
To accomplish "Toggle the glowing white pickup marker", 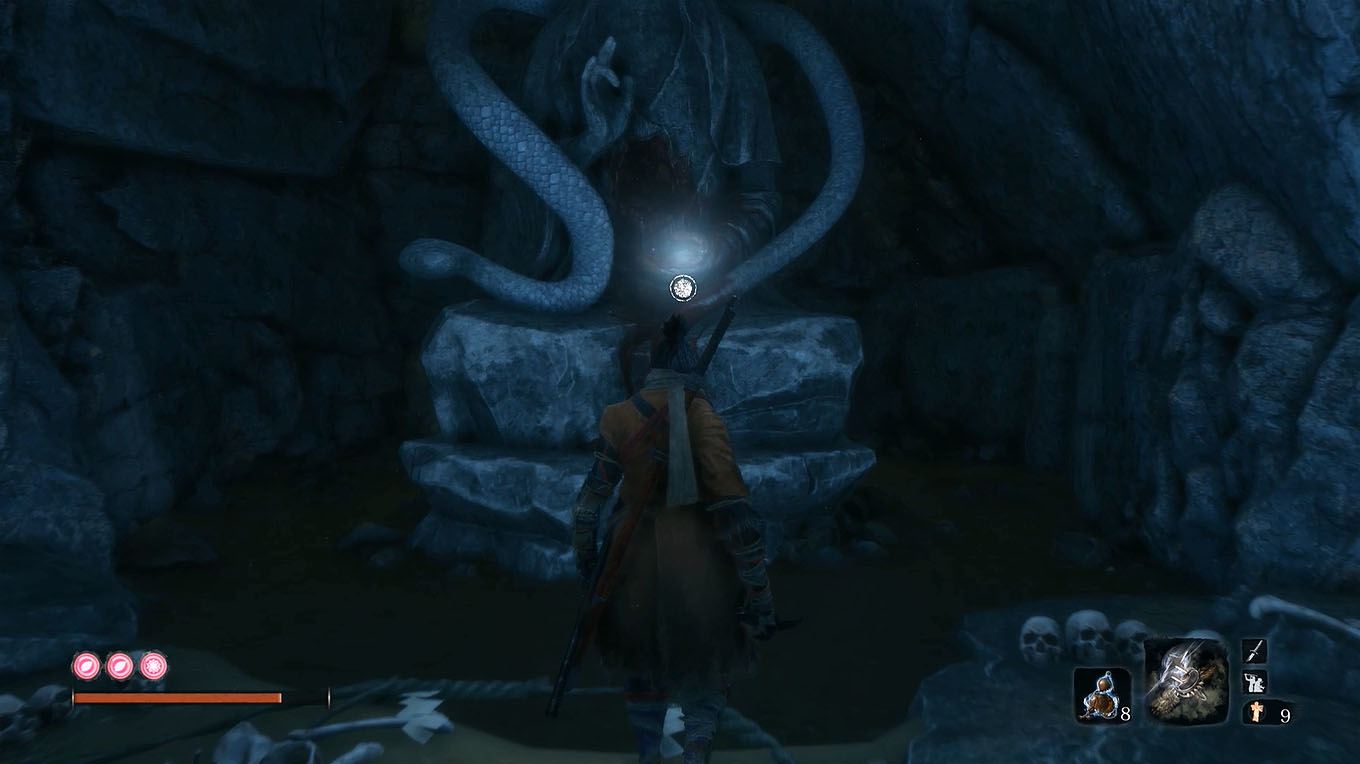I will coord(683,287).
